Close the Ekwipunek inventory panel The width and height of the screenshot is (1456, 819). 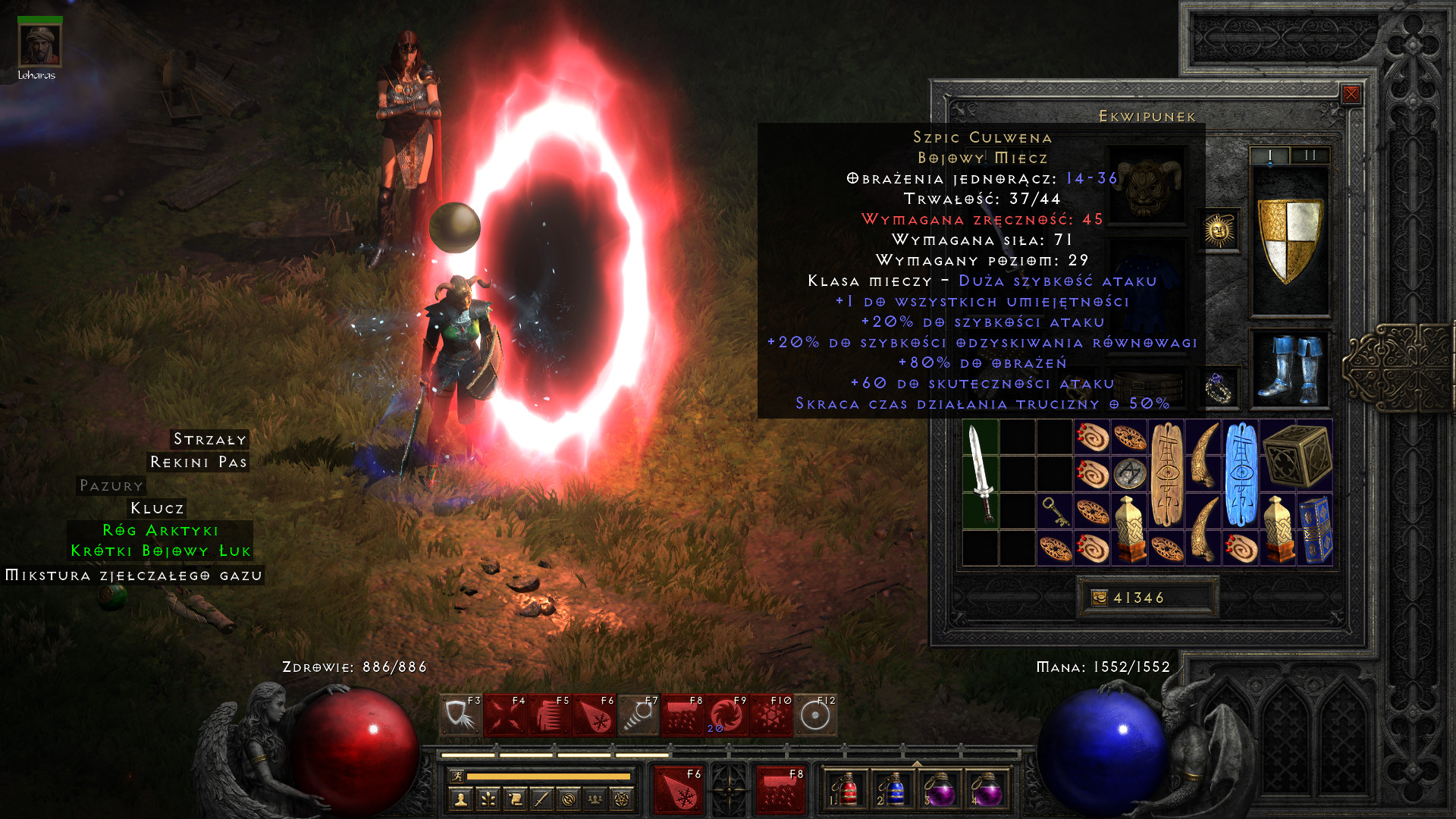(x=1351, y=94)
